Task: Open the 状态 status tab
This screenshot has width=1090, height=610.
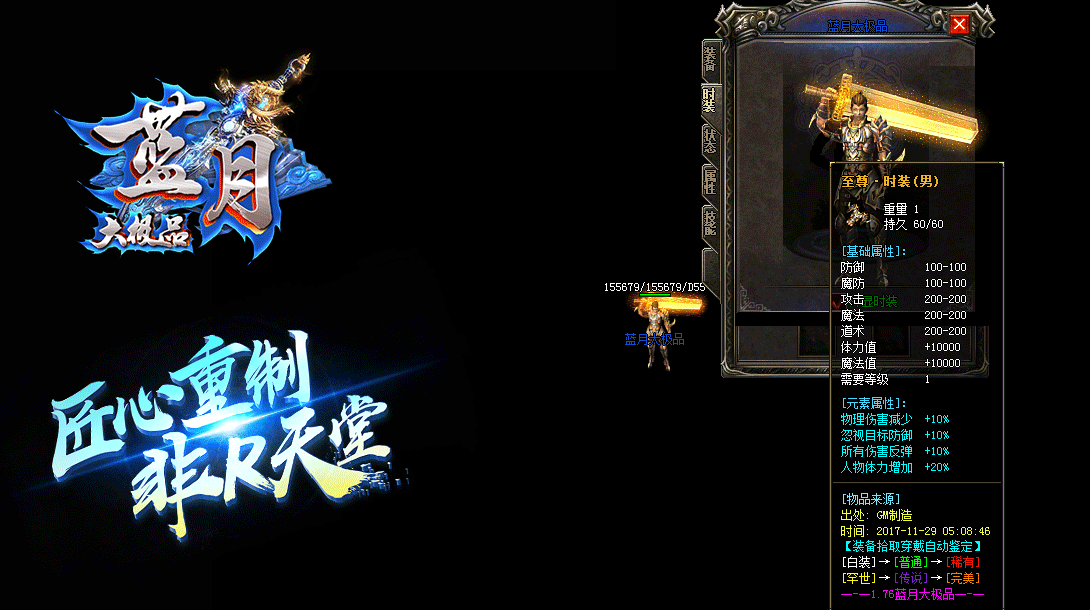Action: [x=710, y=140]
